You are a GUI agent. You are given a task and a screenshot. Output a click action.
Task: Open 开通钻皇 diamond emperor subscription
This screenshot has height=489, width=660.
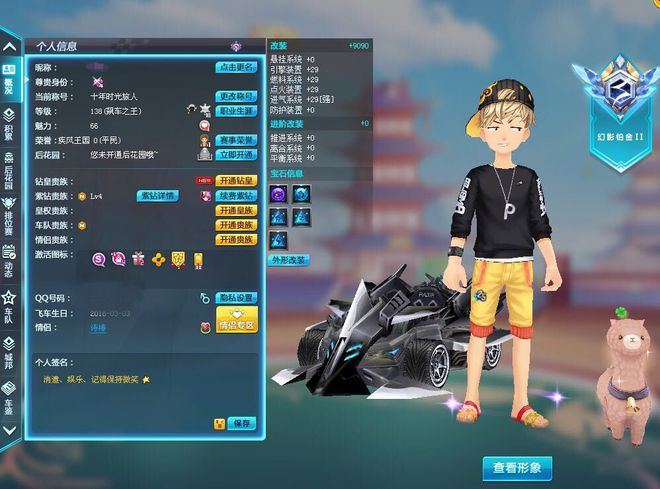pyautogui.click(x=236, y=181)
